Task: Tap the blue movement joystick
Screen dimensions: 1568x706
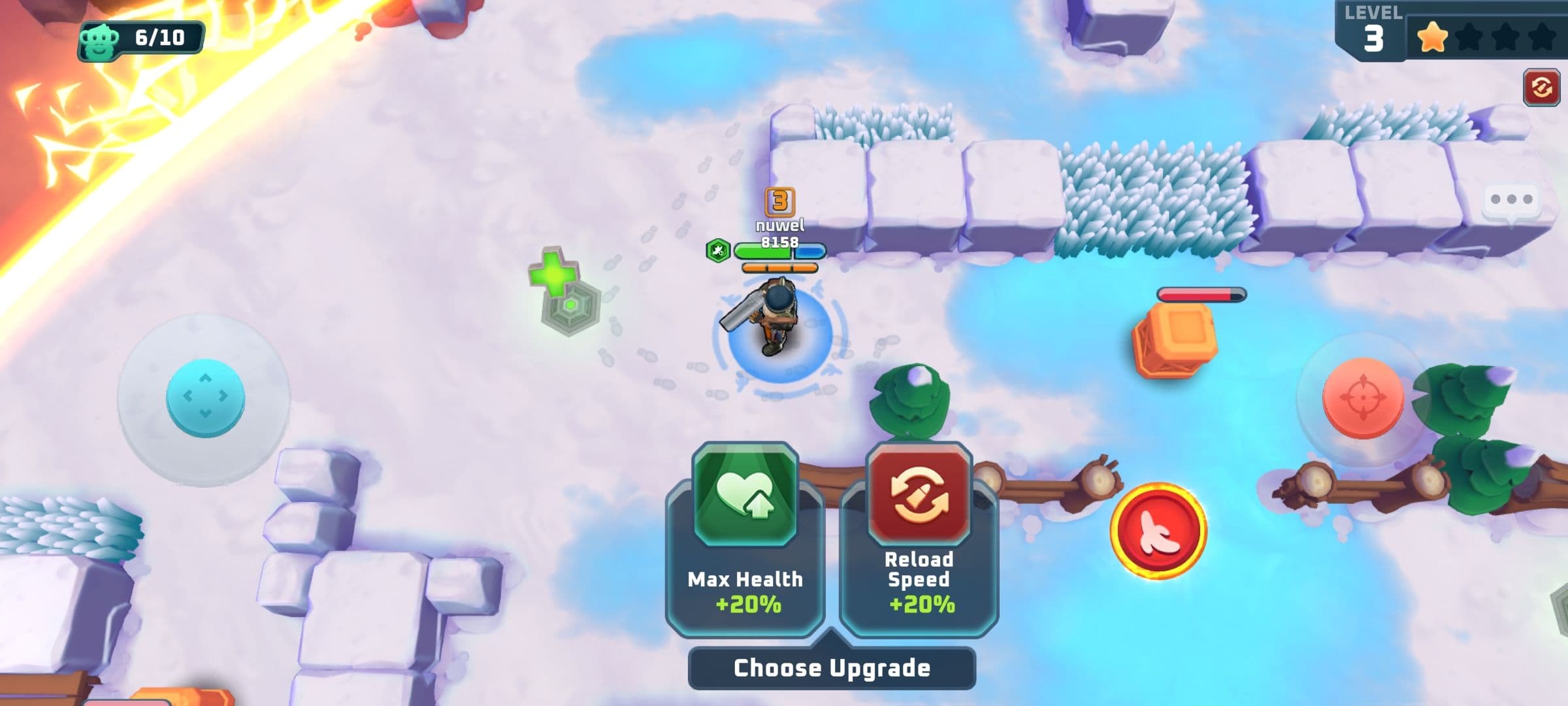Action: (x=205, y=397)
